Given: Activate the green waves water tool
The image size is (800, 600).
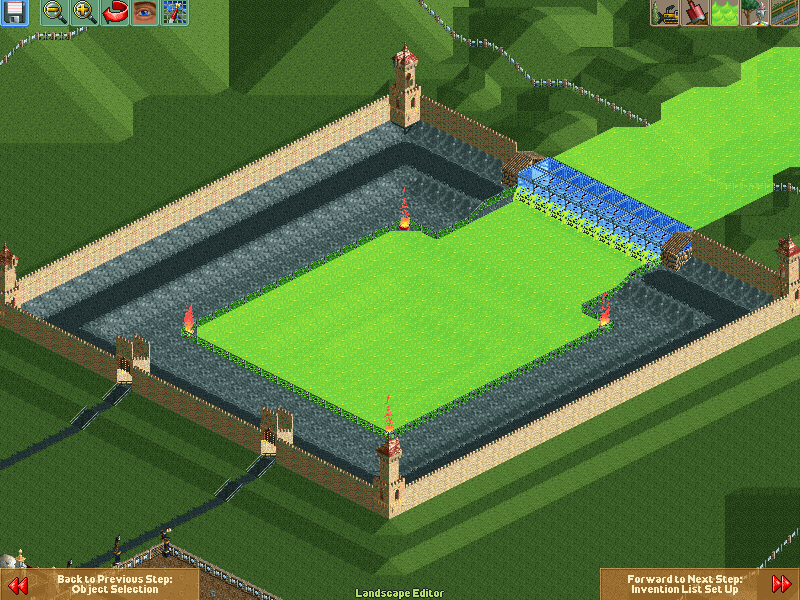Looking at the screenshot, I should click(725, 13).
